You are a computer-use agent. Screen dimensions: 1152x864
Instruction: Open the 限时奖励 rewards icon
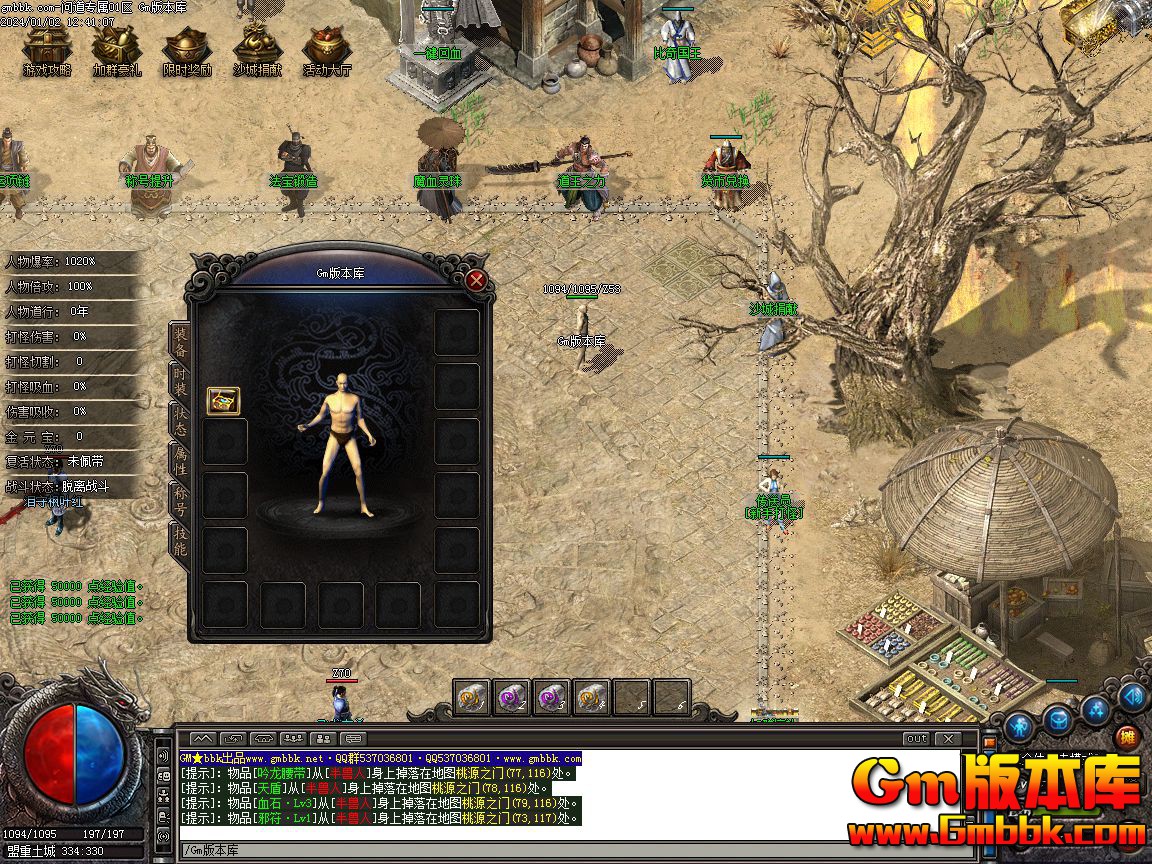[x=187, y=48]
